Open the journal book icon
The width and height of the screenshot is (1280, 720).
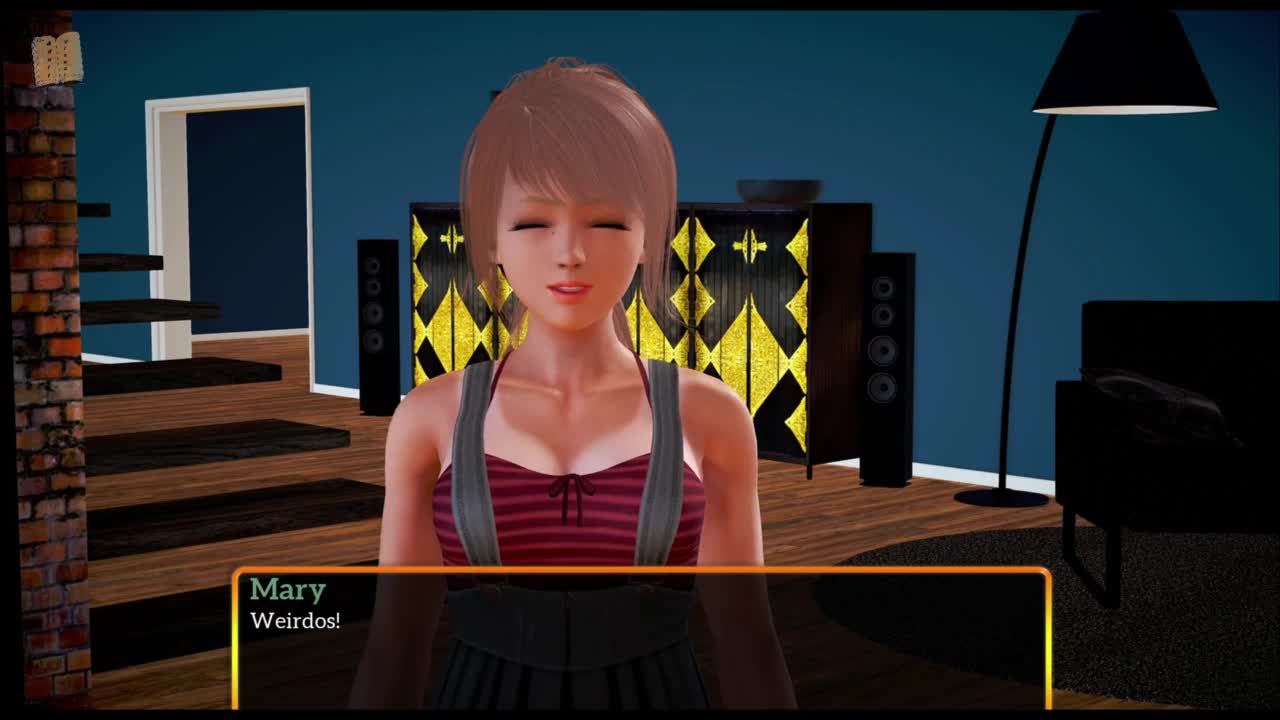tap(56, 59)
